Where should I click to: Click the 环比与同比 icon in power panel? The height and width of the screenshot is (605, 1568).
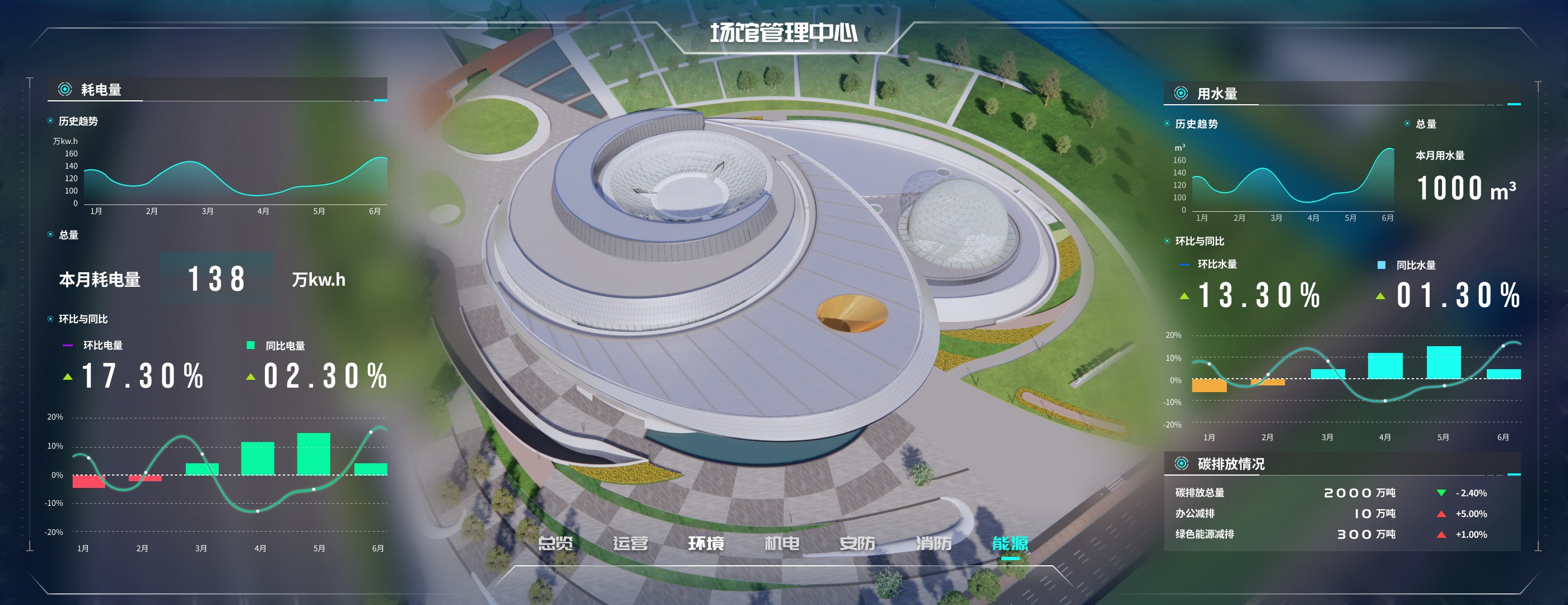pos(50,318)
